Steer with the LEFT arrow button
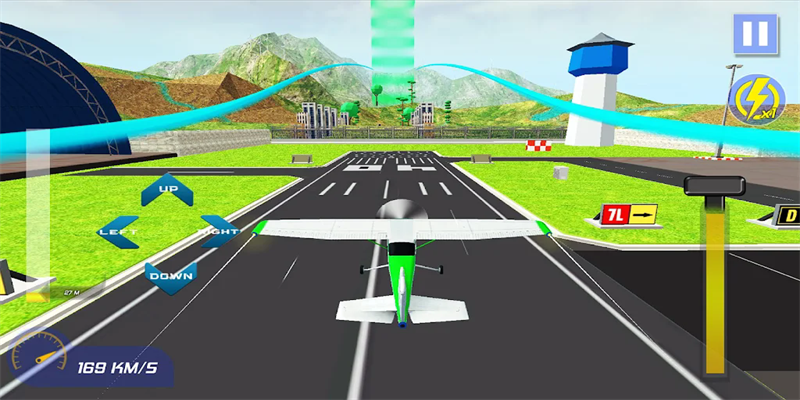Viewport: 800px width, 400px height. (119, 231)
